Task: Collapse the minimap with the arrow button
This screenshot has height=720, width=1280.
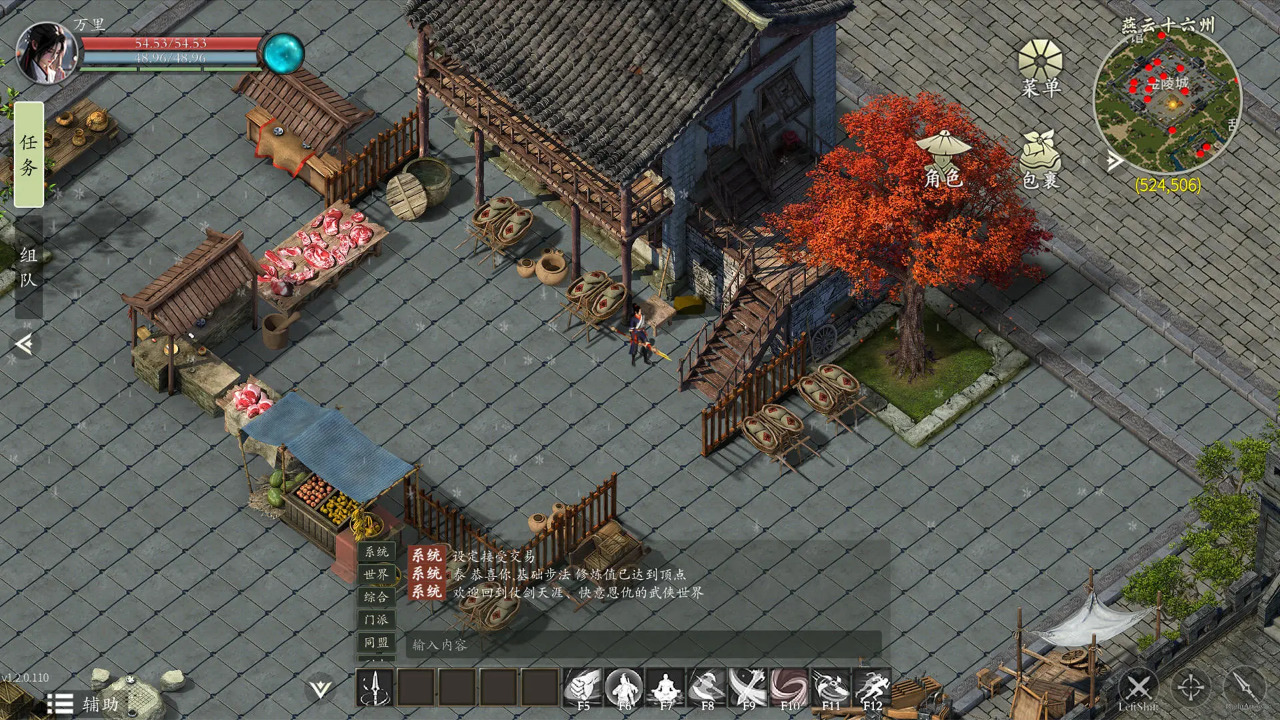Action: (1115, 162)
